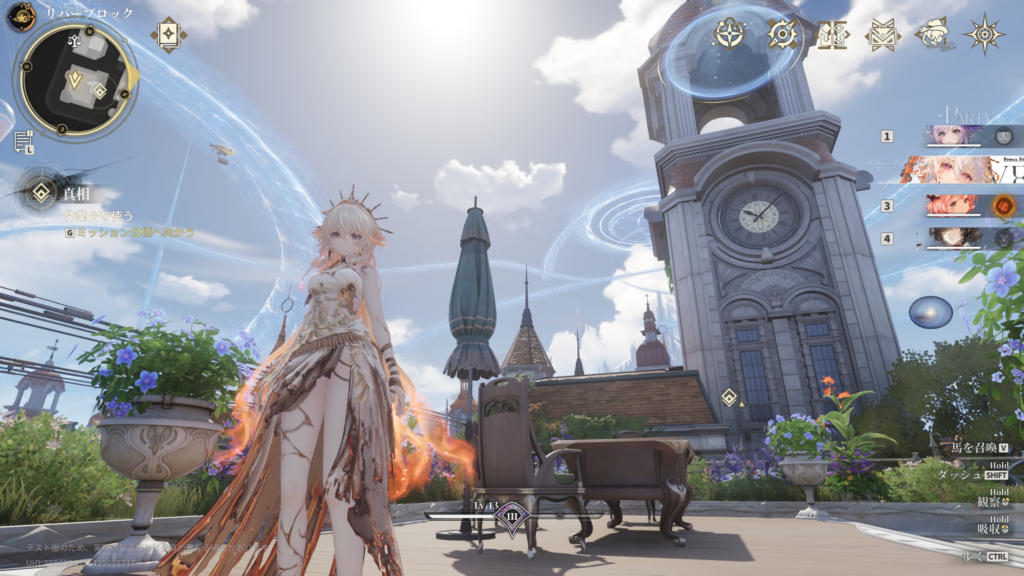This screenshot has height=576, width=1024.
Task: Switch to the dark-haired party member
Action: [x=953, y=238]
